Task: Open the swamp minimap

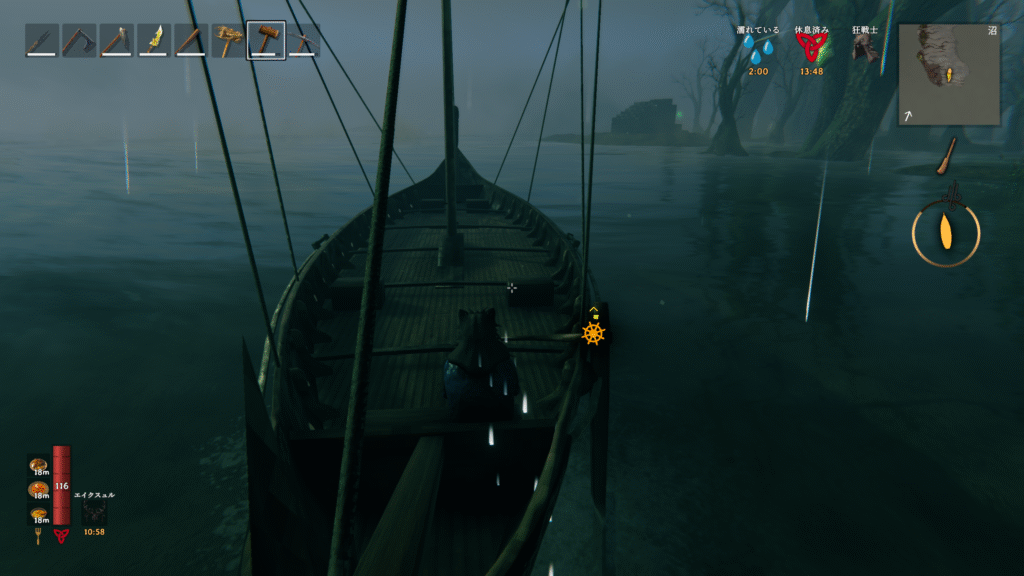Action: click(949, 75)
